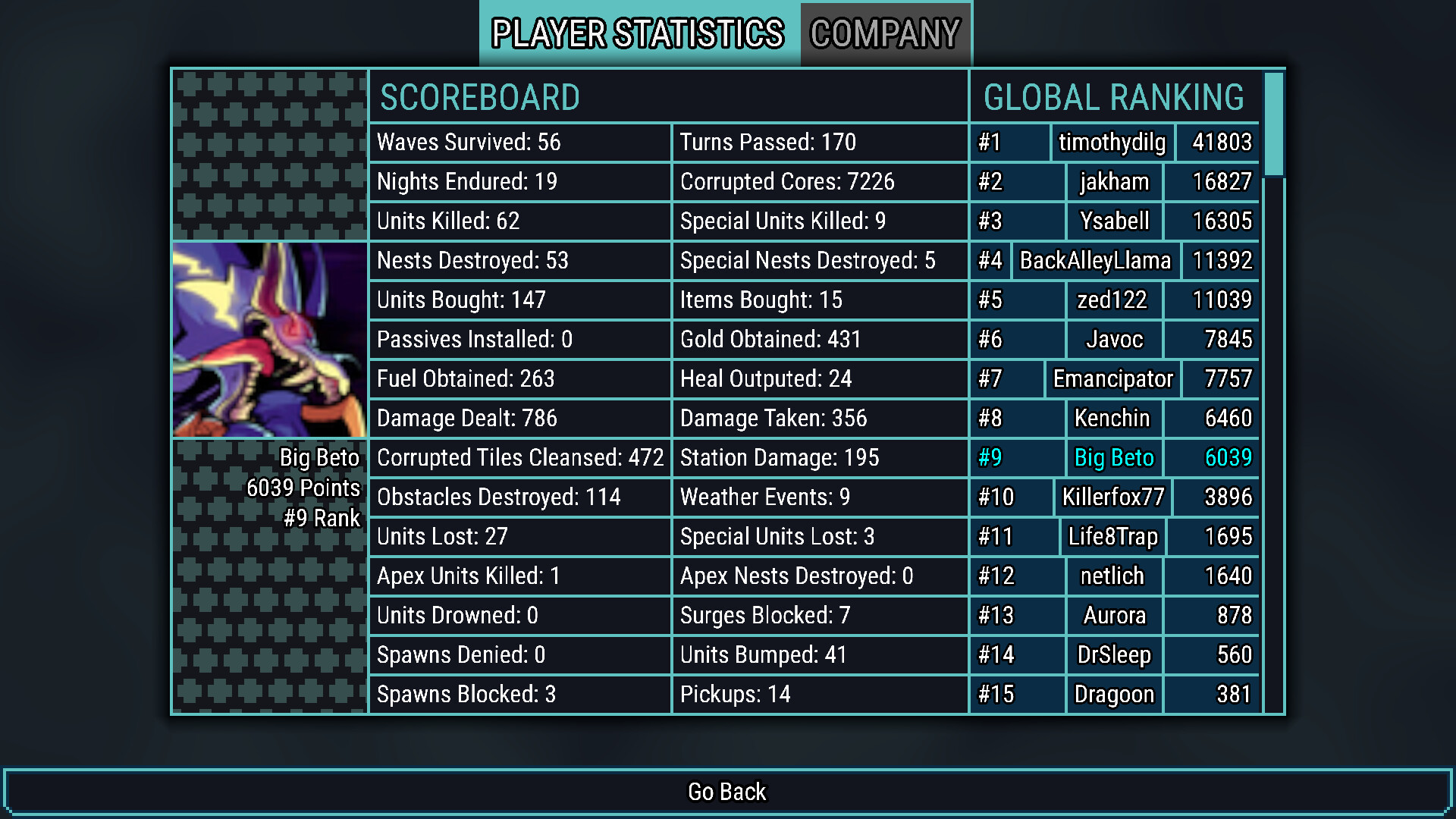Click the Station Damage stat cell

820,458
